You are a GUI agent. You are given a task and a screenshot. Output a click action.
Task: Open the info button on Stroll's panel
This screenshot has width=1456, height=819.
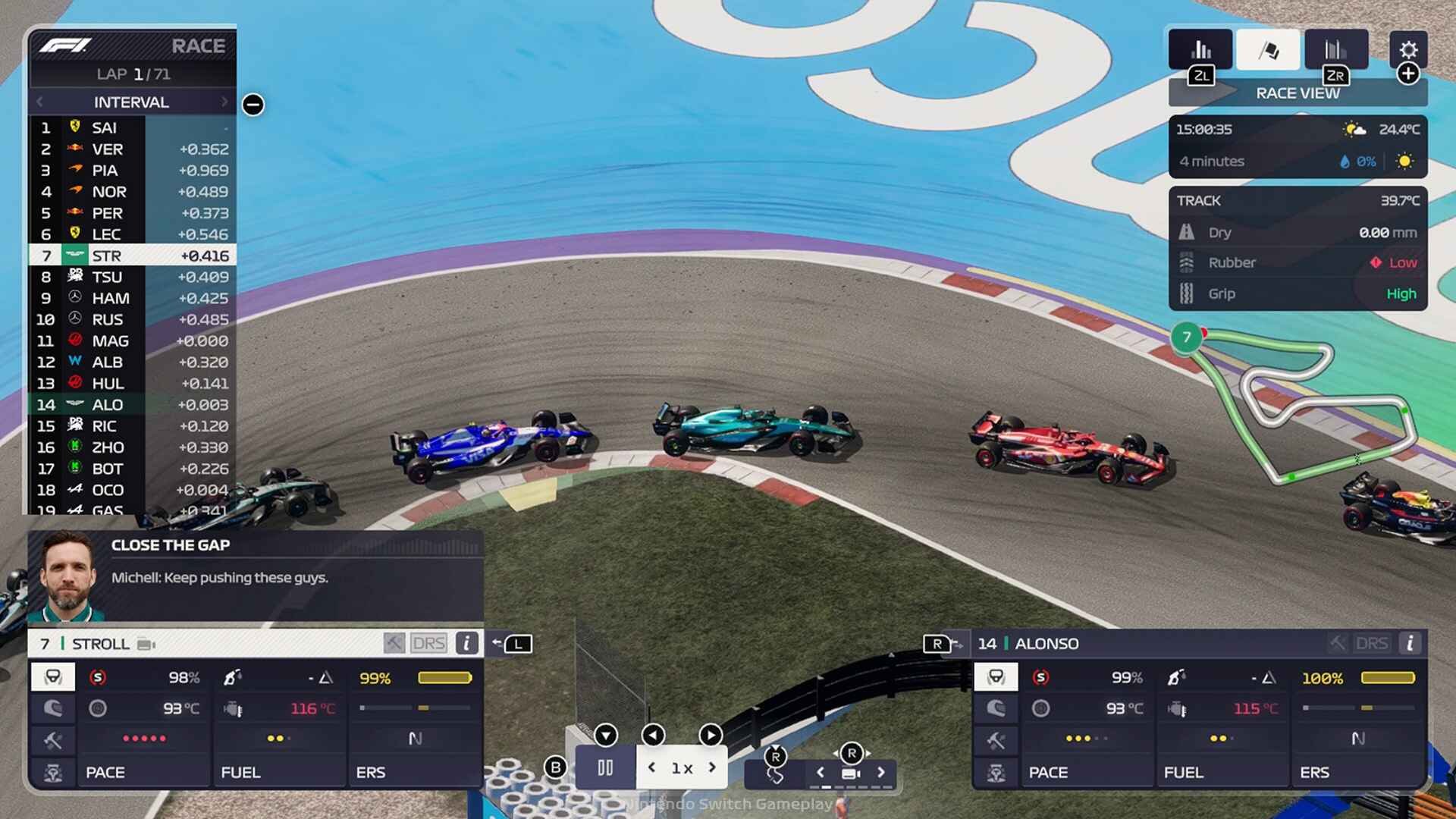466,645
